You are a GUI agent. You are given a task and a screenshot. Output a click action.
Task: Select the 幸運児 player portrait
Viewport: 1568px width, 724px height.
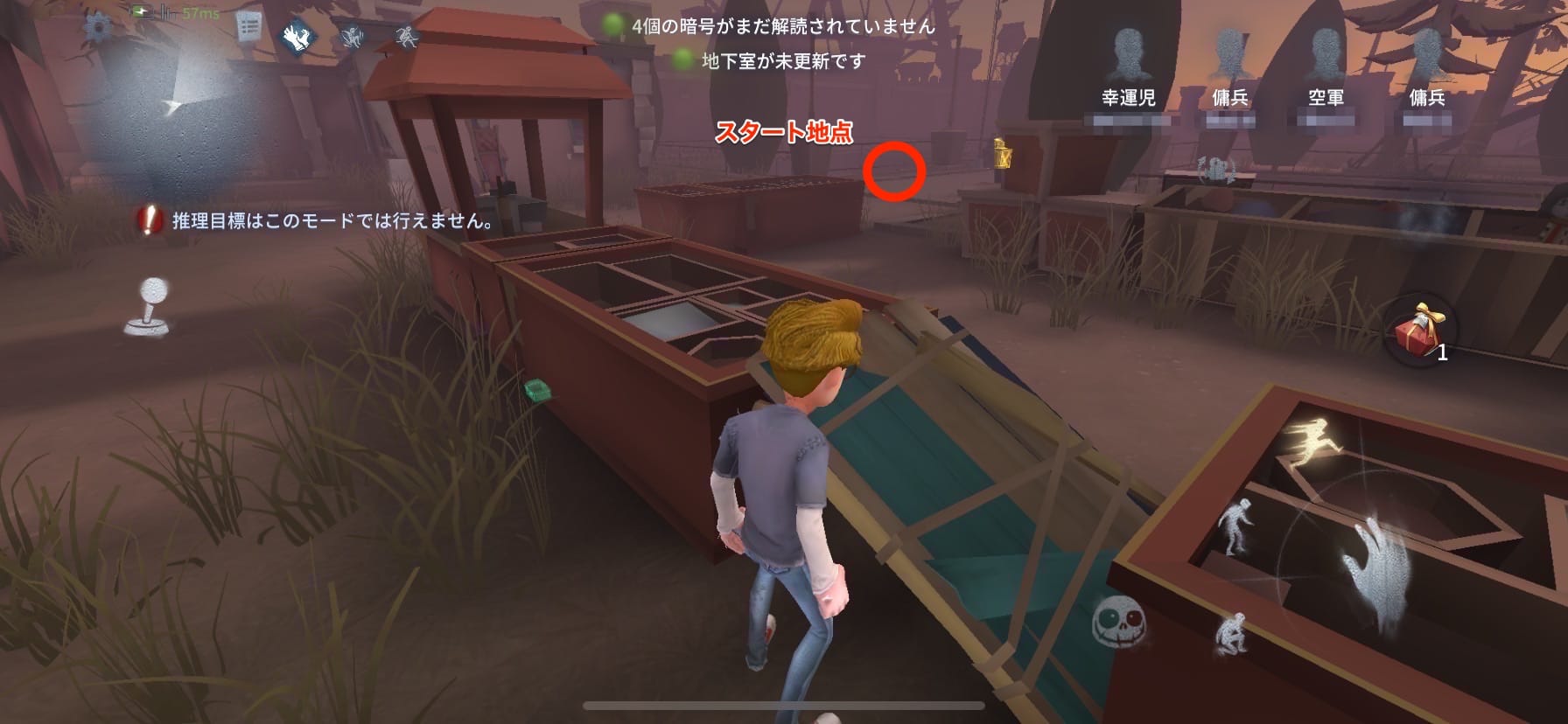[x=1127, y=52]
